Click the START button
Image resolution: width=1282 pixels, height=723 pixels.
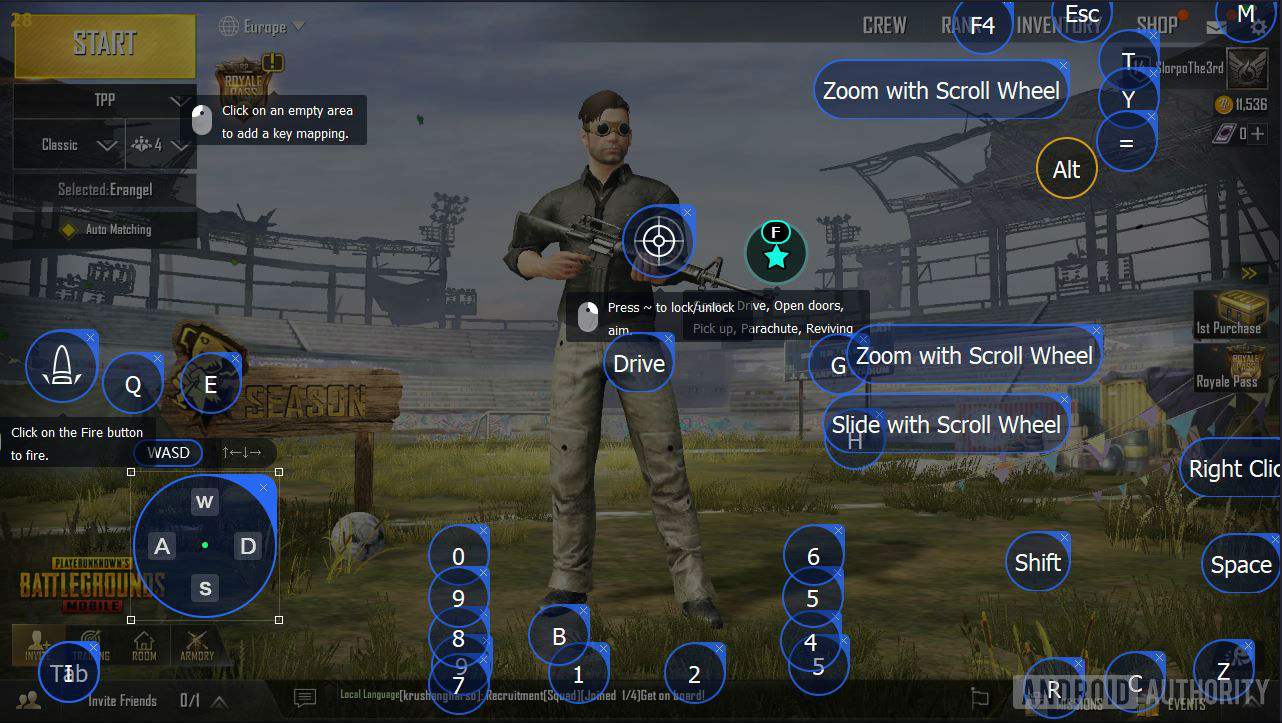[104, 46]
